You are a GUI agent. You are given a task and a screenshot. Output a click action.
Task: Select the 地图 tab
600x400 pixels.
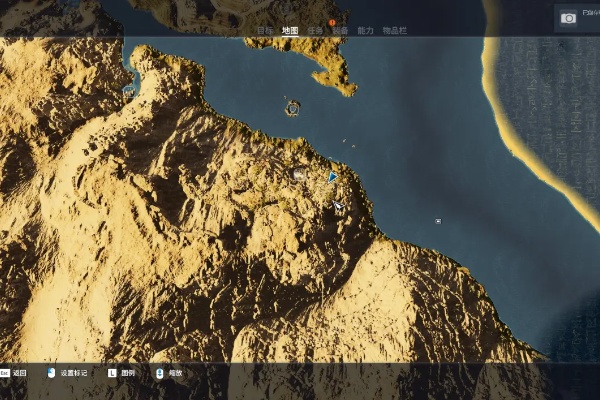click(290, 31)
